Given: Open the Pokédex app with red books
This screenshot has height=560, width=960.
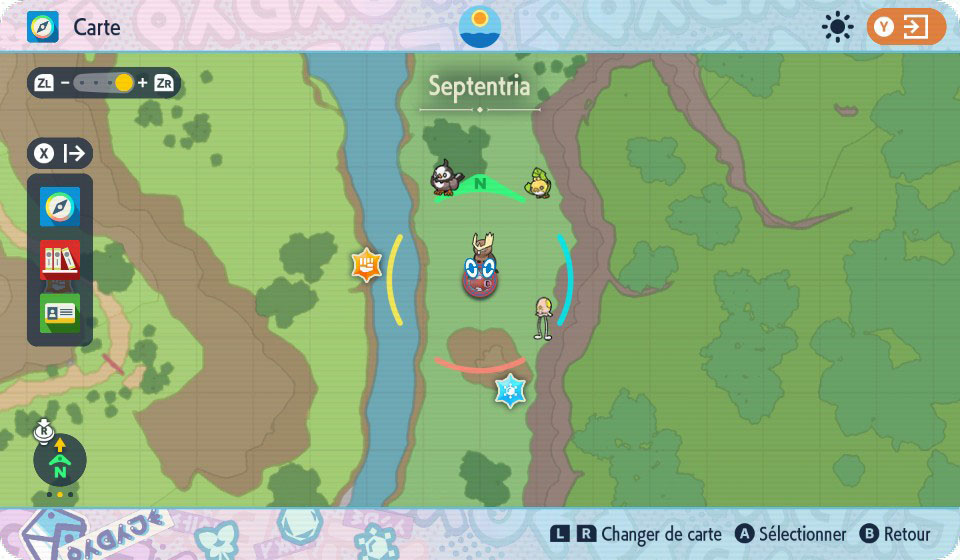Looking at the screenshot, I should (60, 259).
